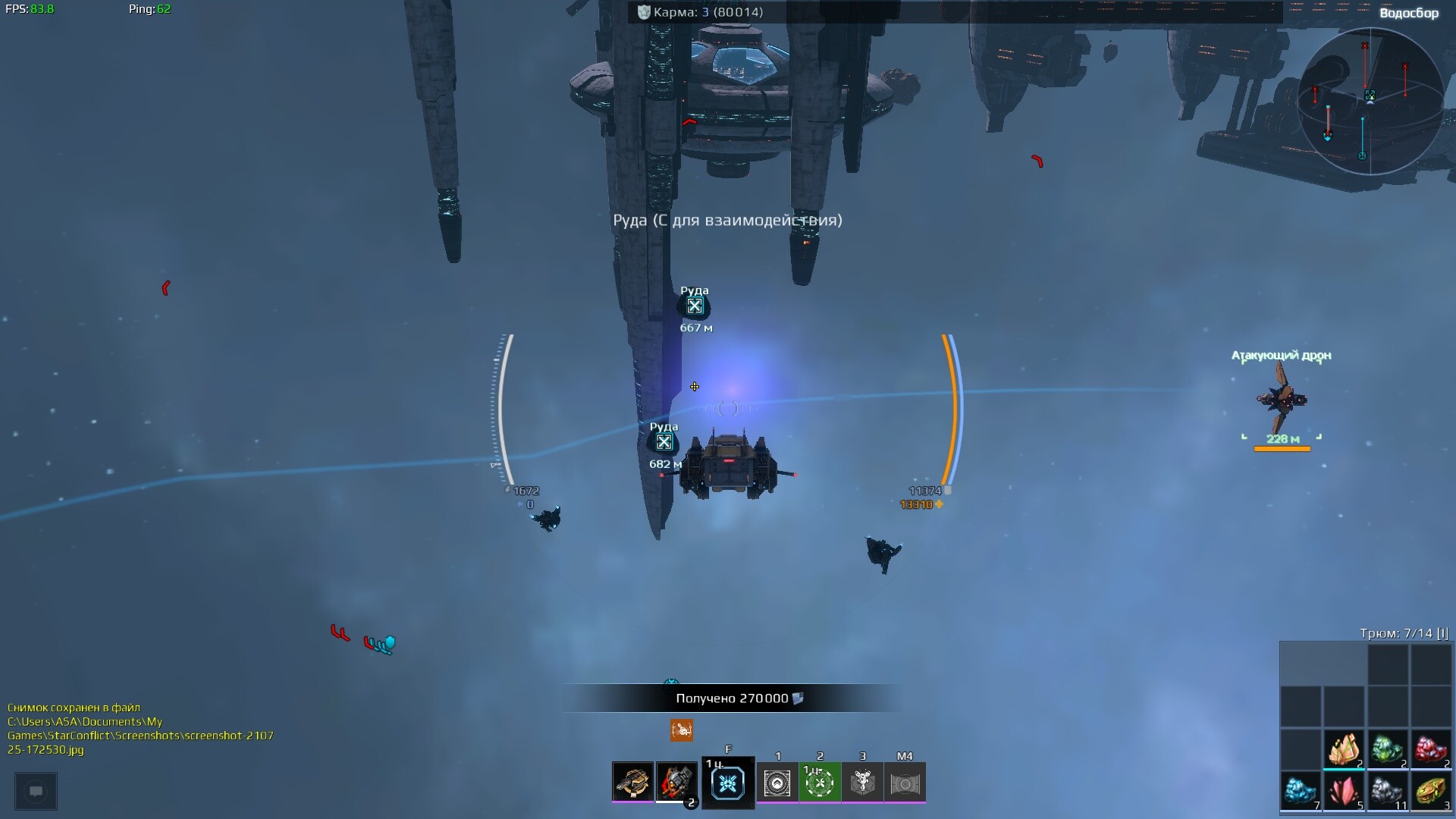Click the orange scorpion status effect icon
The width and height of the screenshot is (1456, 819).
682,730
